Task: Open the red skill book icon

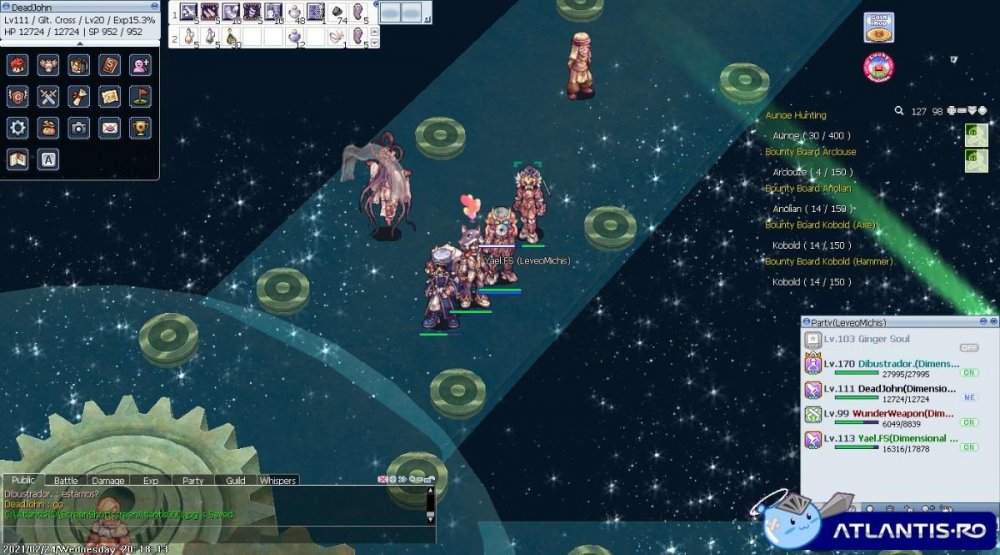Action: 110,66
